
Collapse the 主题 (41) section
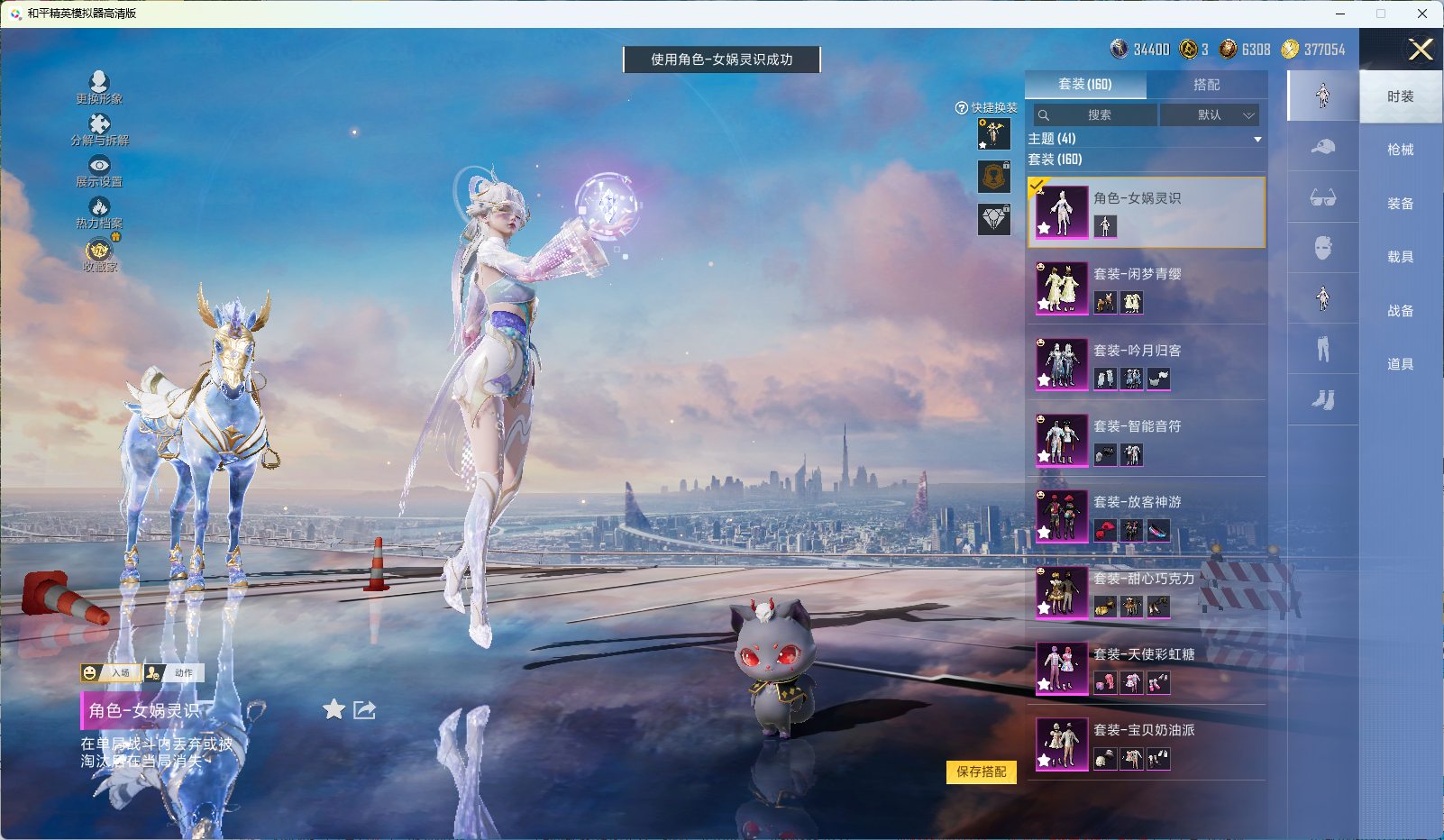tap(1257, 139)
